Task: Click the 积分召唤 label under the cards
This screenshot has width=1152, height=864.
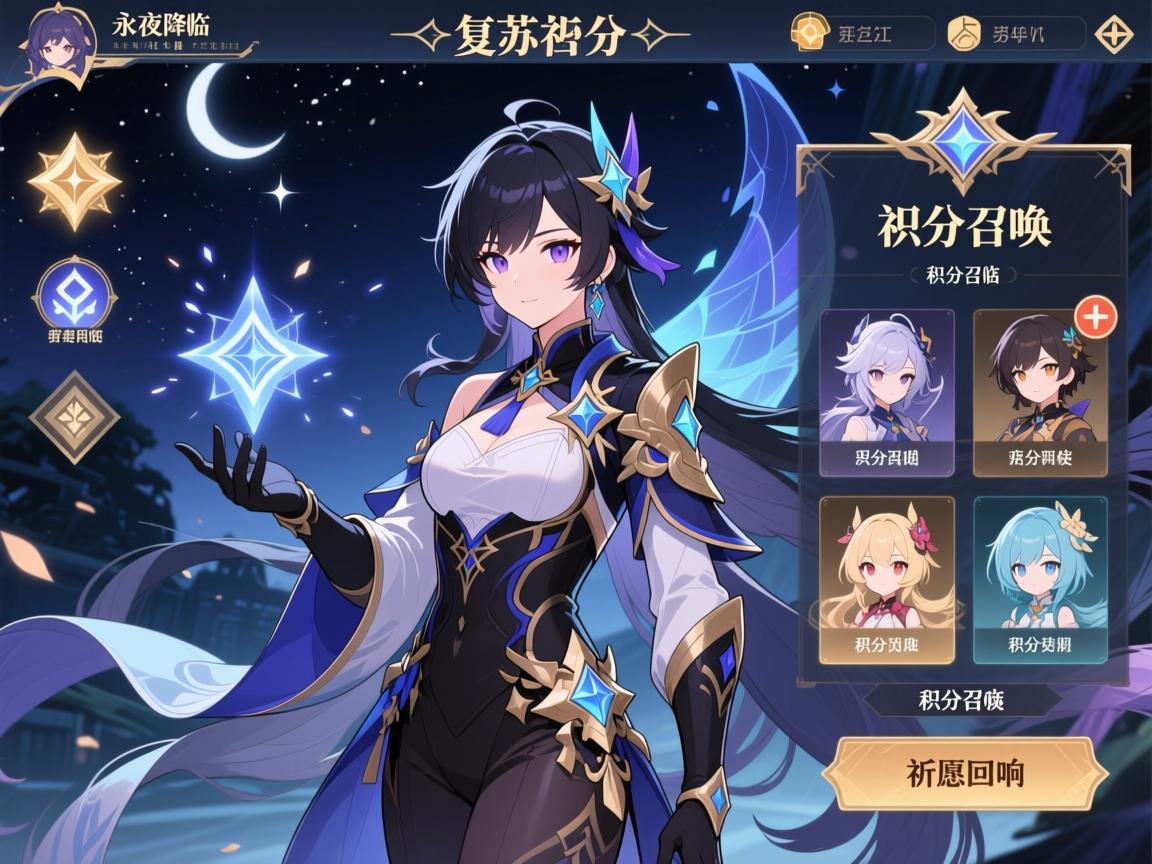Action: pos(961,700)
